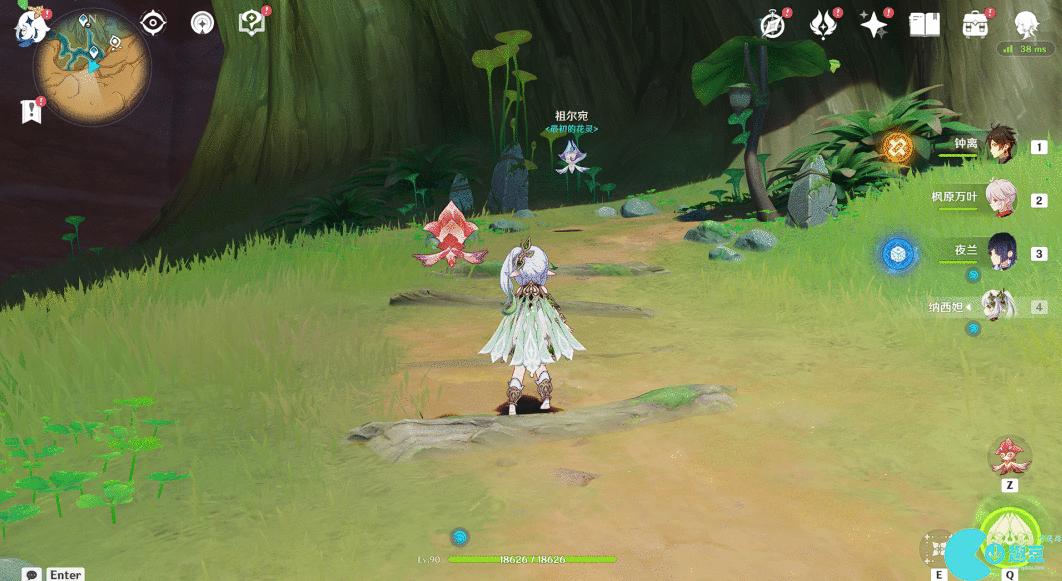1062x581 pixels.
Task: Use the red flower gadget
Action: pos(1009,457)
